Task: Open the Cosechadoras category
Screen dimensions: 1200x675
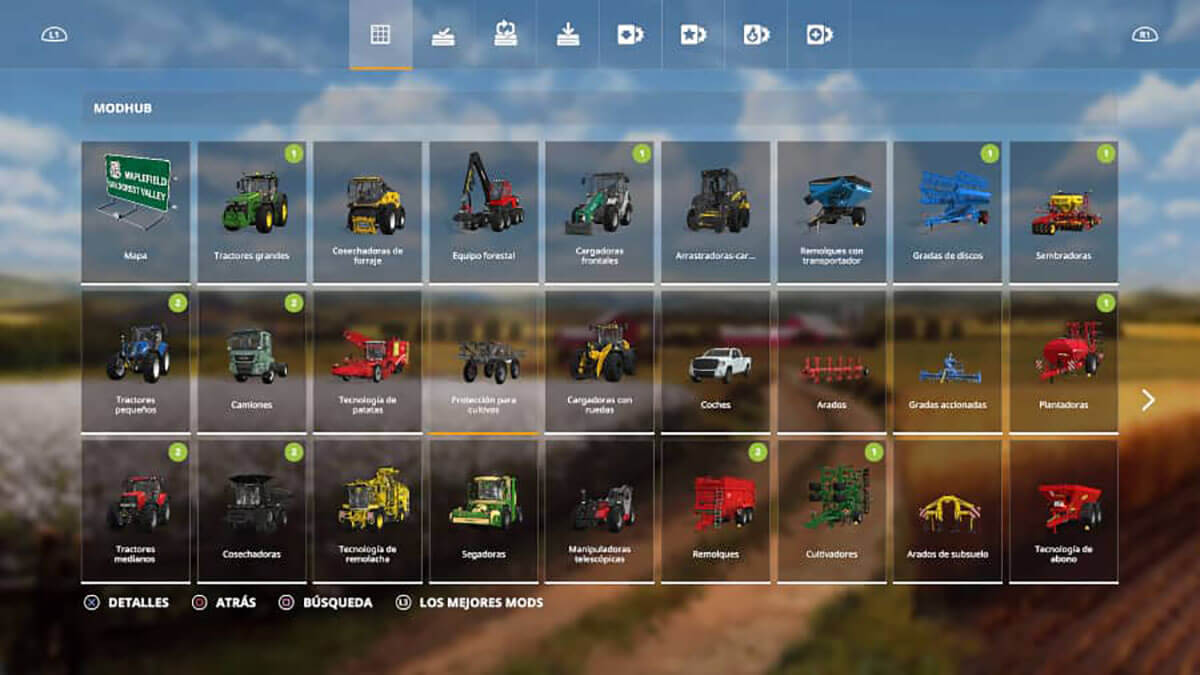Action: click(x=252, y=510)
